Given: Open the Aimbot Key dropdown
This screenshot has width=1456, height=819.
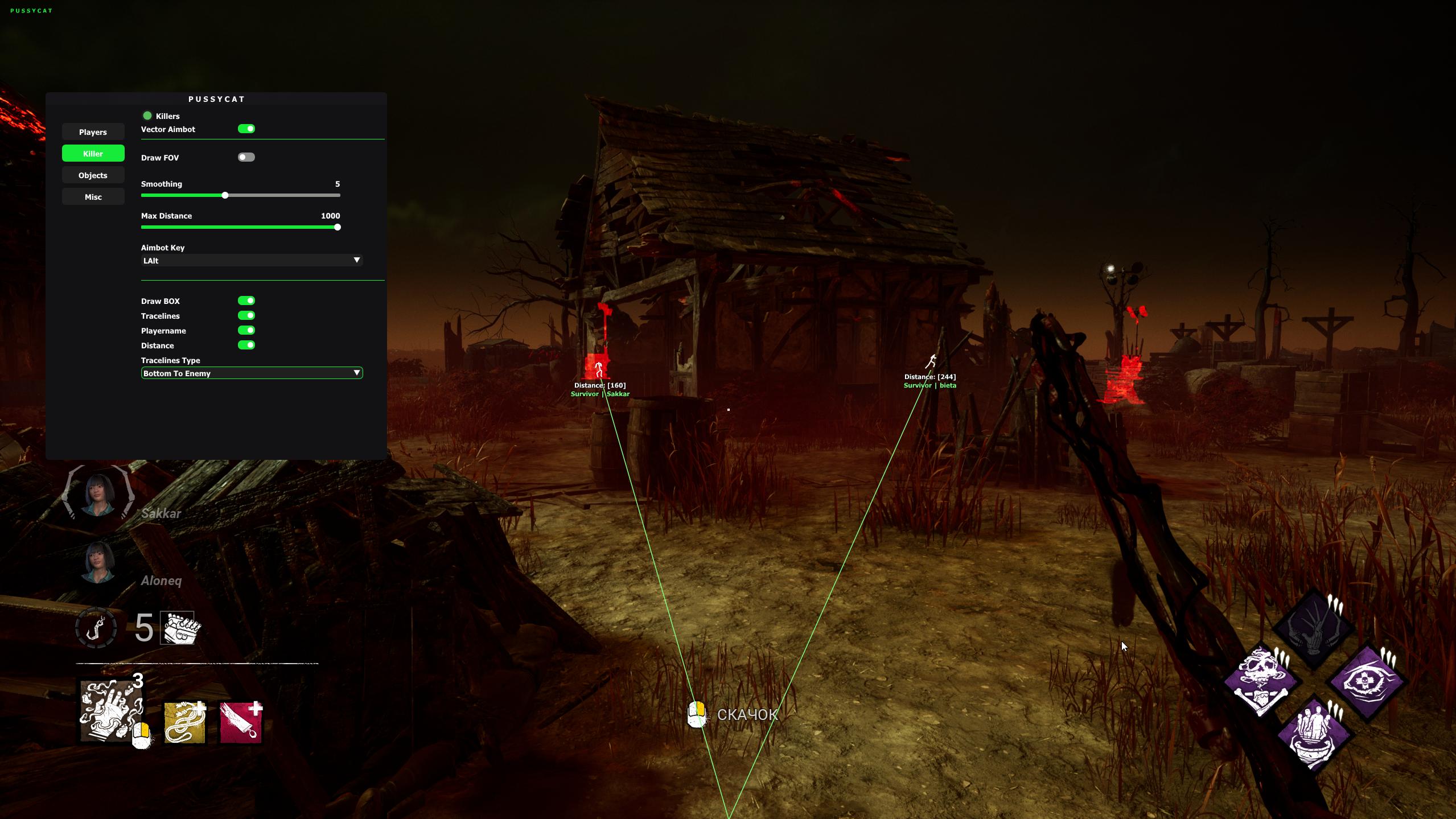Looking at the screenshot, I should (x=252, y=261).
